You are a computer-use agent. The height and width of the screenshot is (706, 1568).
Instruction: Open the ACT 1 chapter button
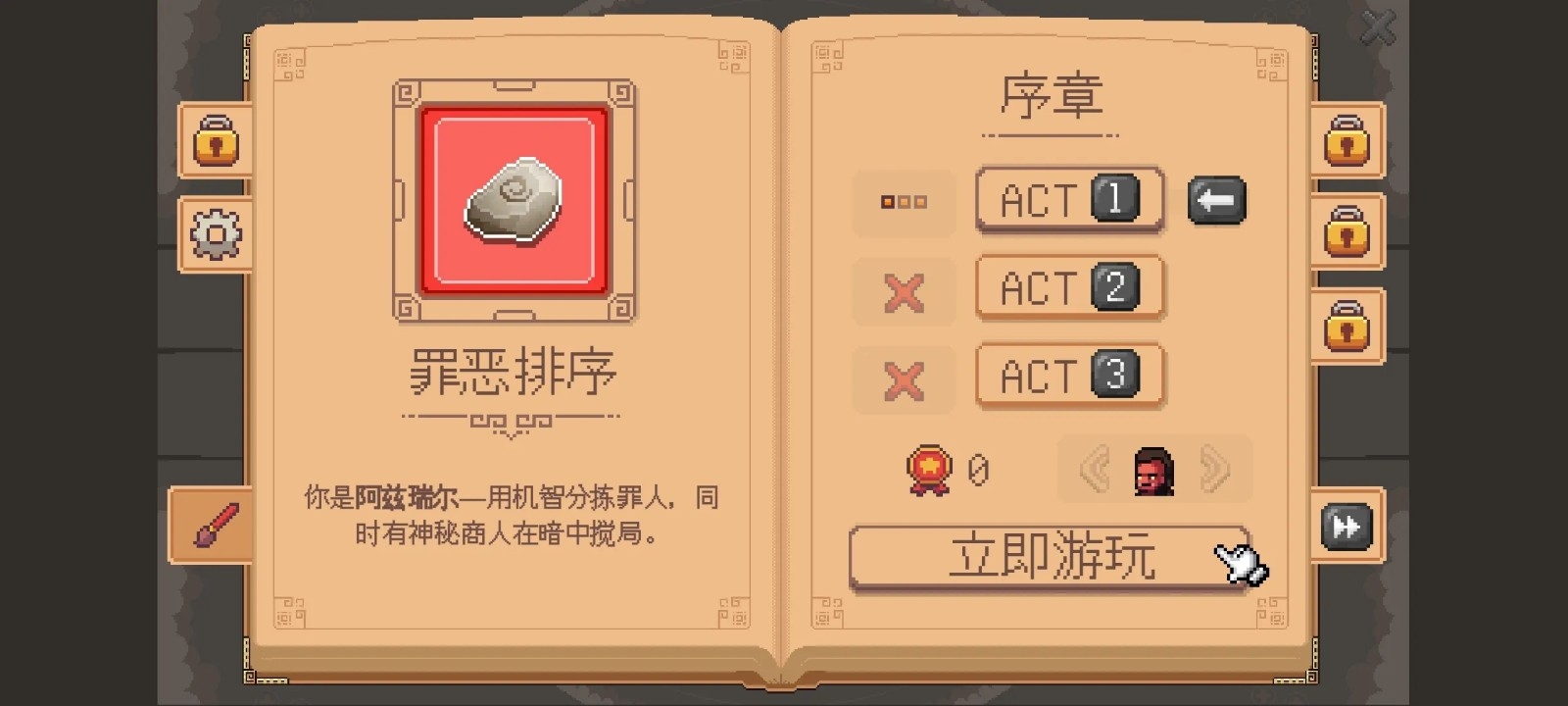(1070, 199)
